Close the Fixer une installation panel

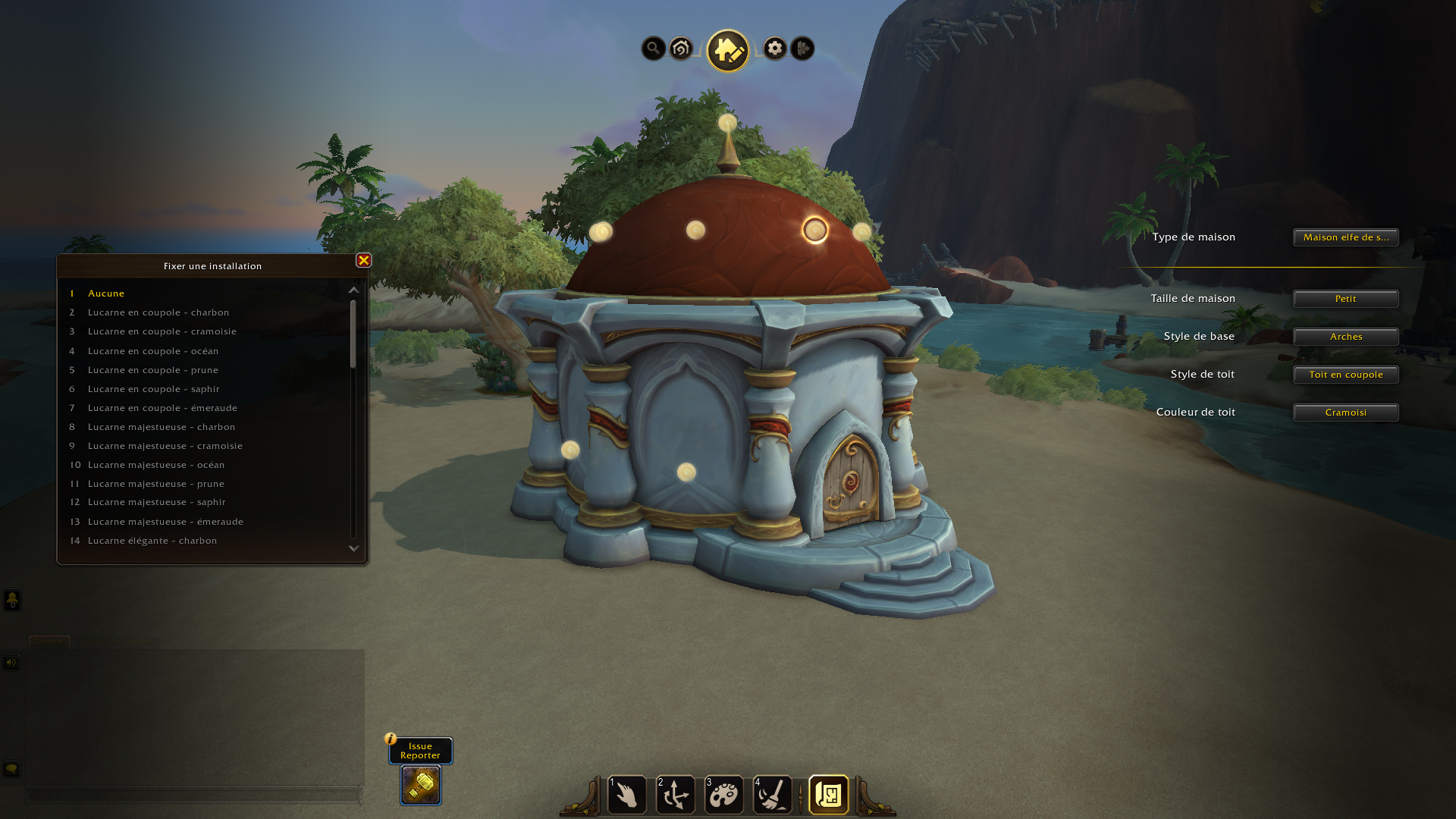pyautogui.click(x=364, y=261)
